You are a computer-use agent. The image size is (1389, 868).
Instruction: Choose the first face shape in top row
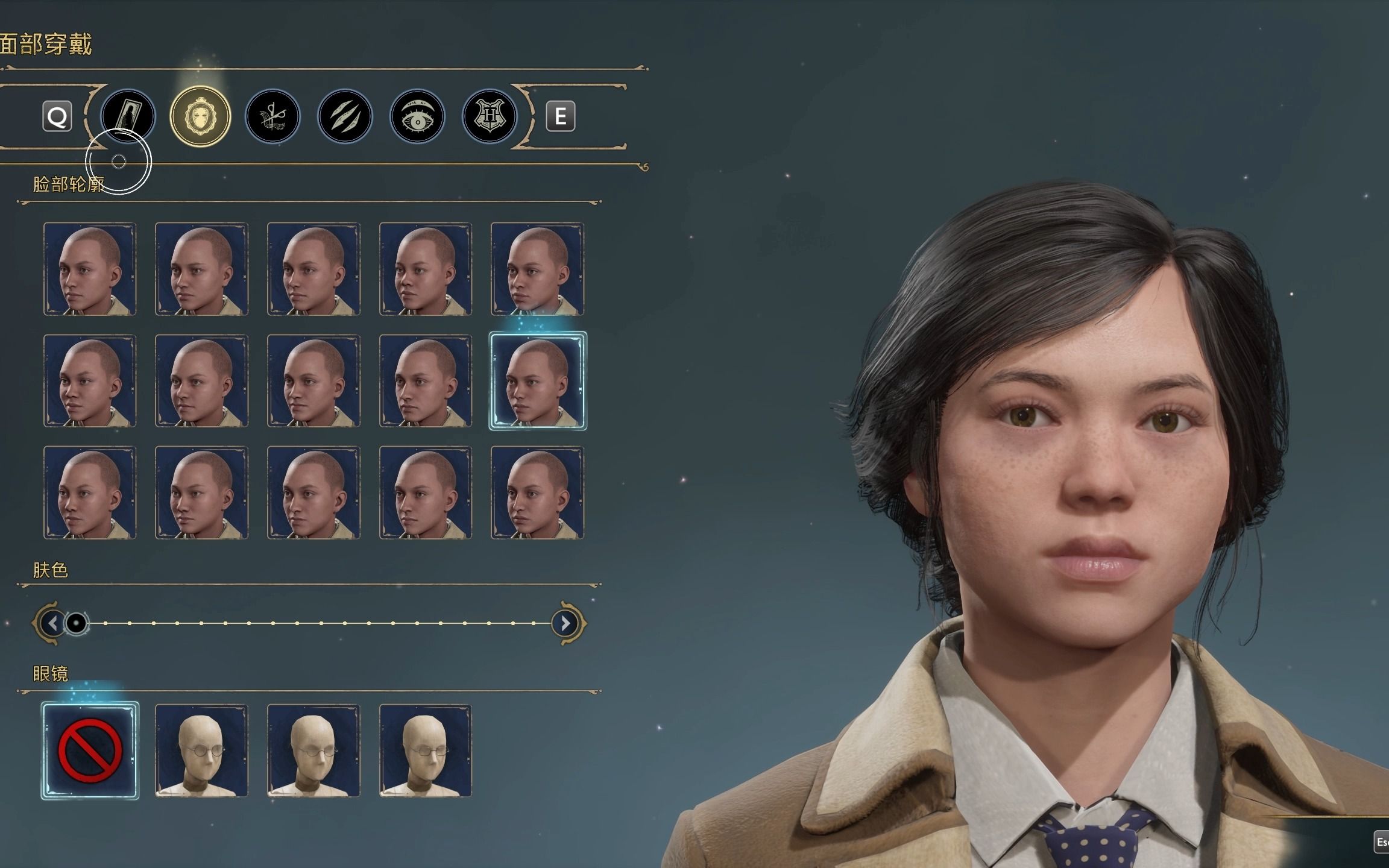click(90, 269)
